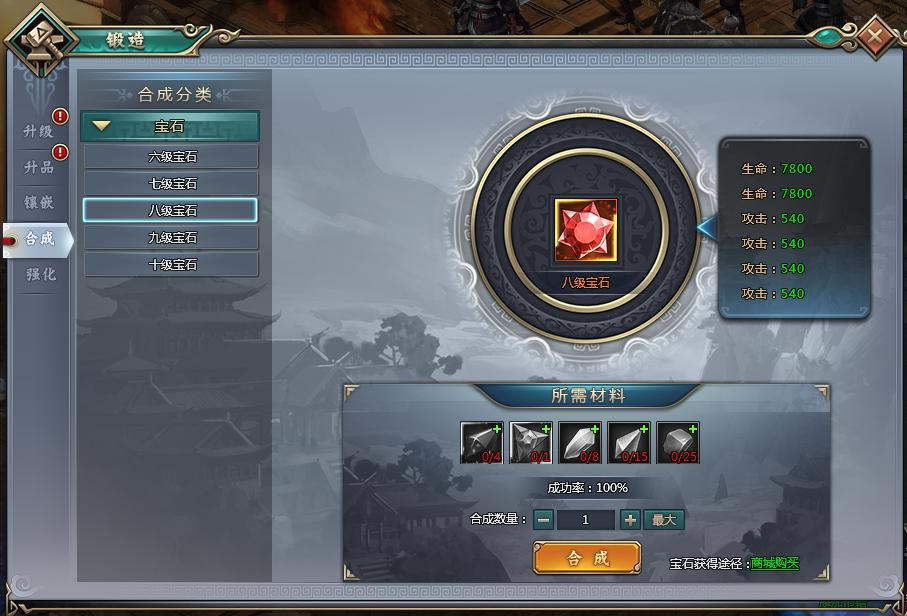Select the 七级宝石 entry
This screenshot has width=907, height=616.
click(x=171, y=184)
